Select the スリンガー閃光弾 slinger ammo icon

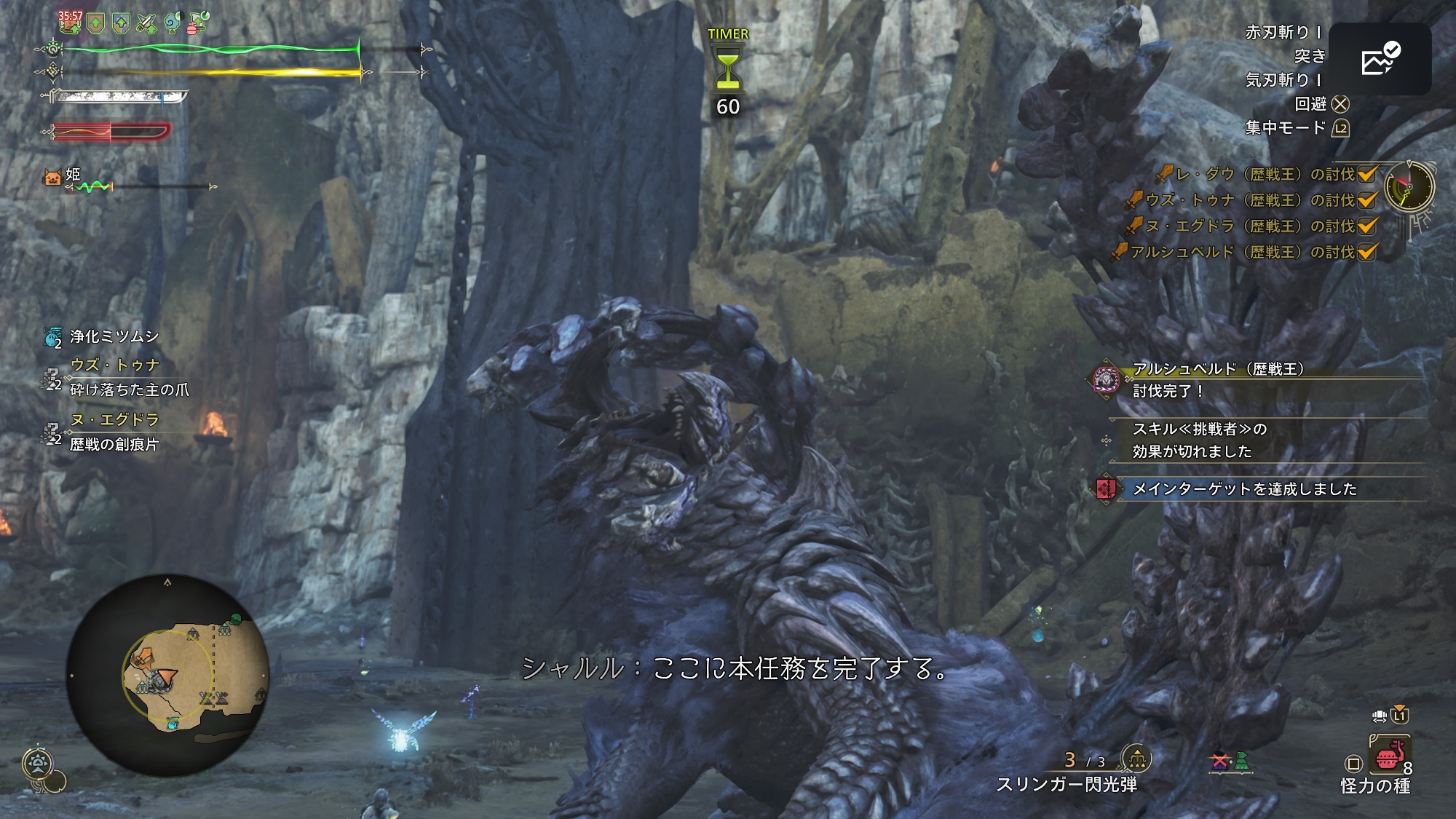[x=1136, y=759]
